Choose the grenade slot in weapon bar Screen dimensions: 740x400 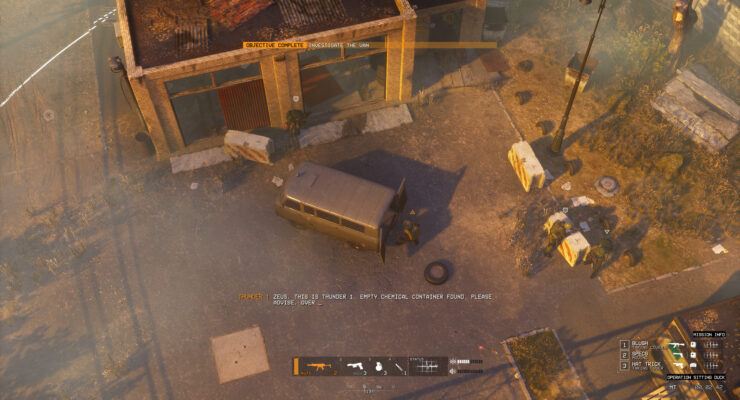(378, 367)
